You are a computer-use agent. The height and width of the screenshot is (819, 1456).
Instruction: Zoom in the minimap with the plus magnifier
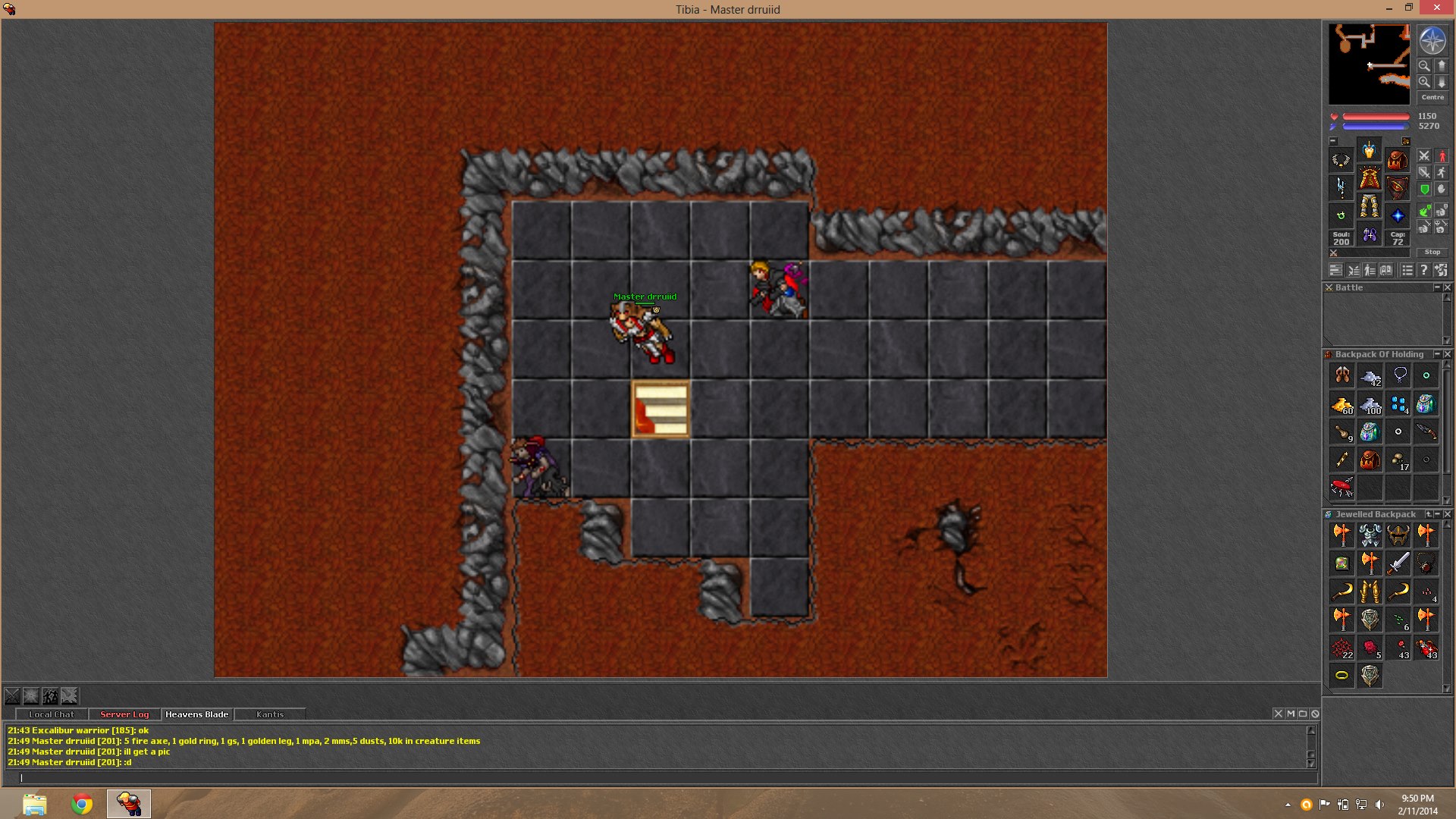pyautogui.click(x=1425, y=82)
